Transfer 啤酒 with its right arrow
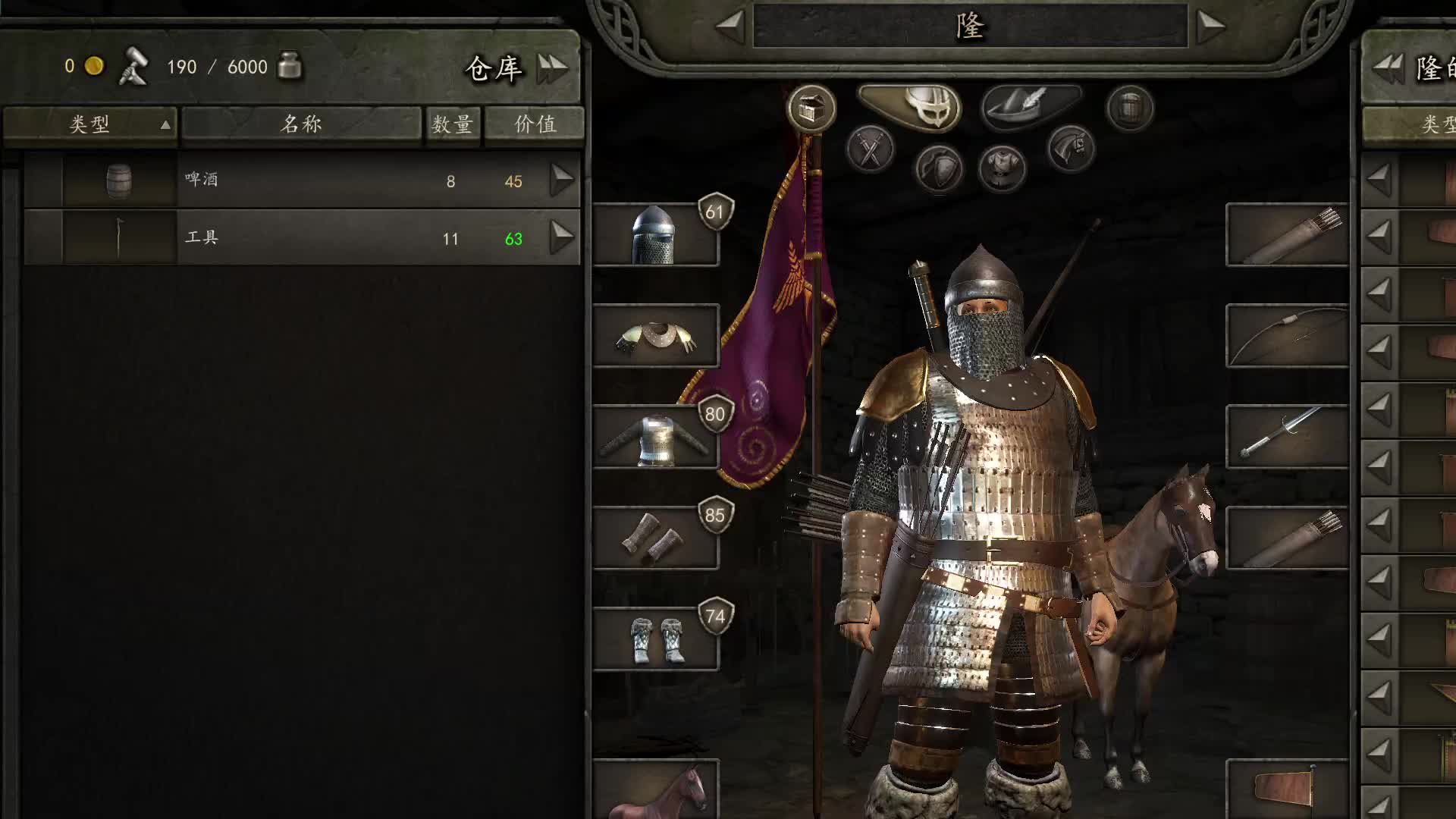The width and height of the screenshot is (1456, 819). (x=562, y=180)
